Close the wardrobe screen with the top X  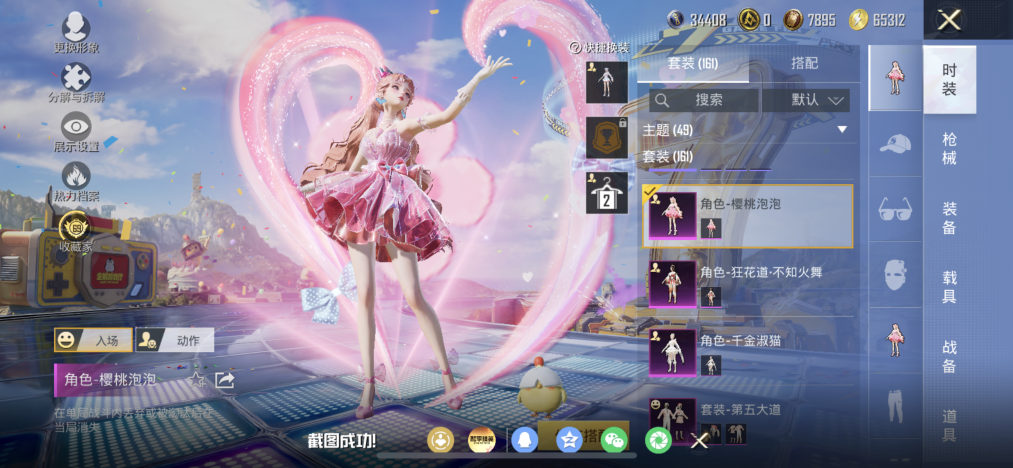click(950, 19)
